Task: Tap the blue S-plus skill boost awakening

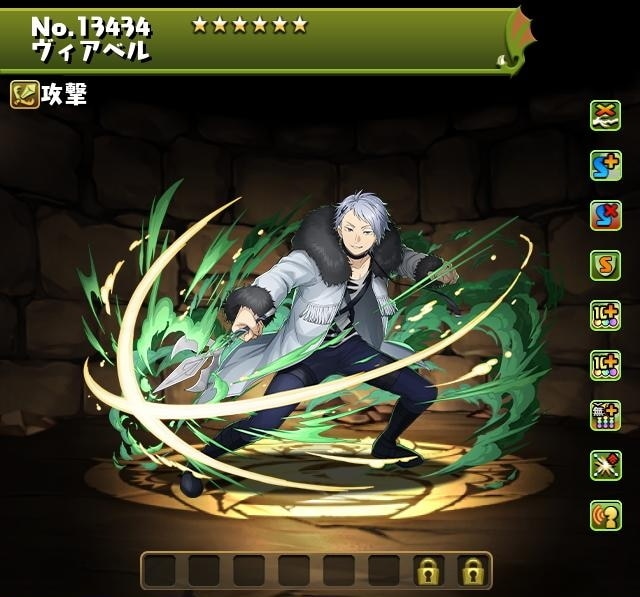Action: 605,166
